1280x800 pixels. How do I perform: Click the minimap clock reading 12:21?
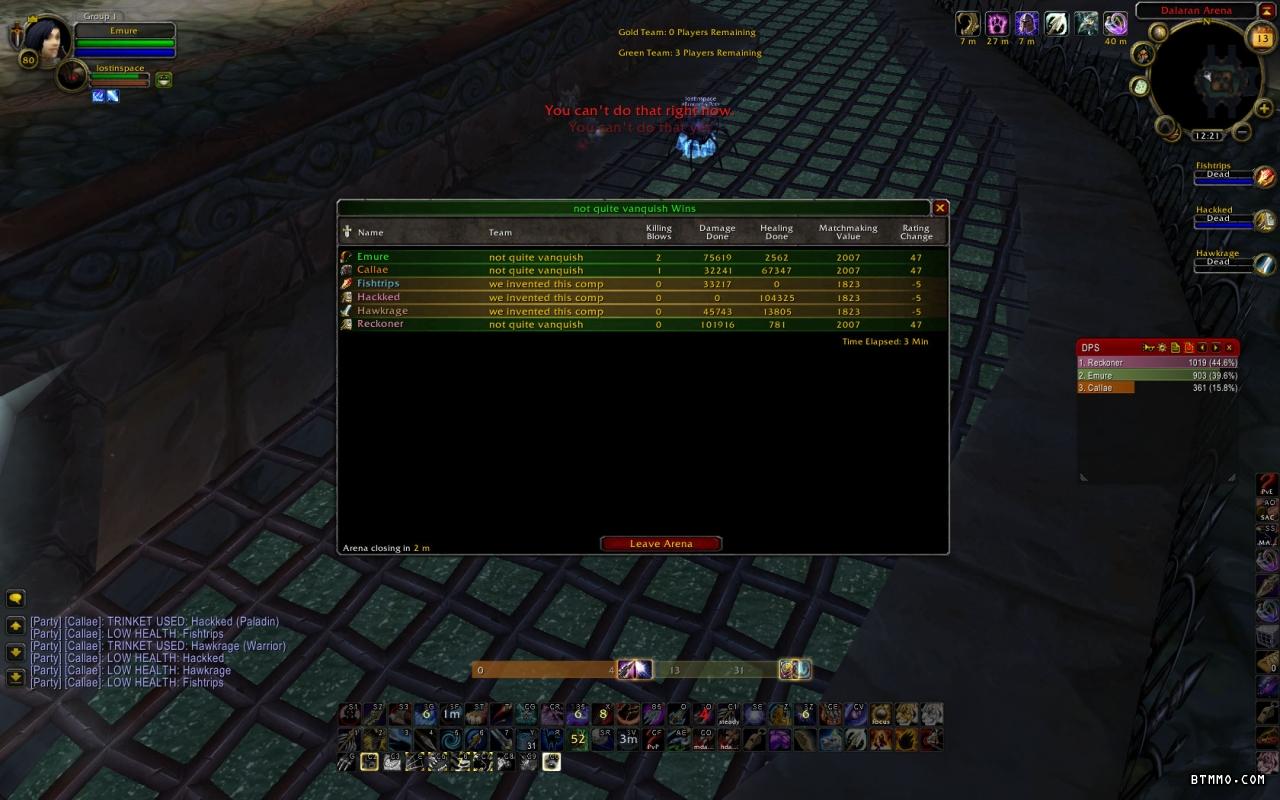coord(1207,135)
